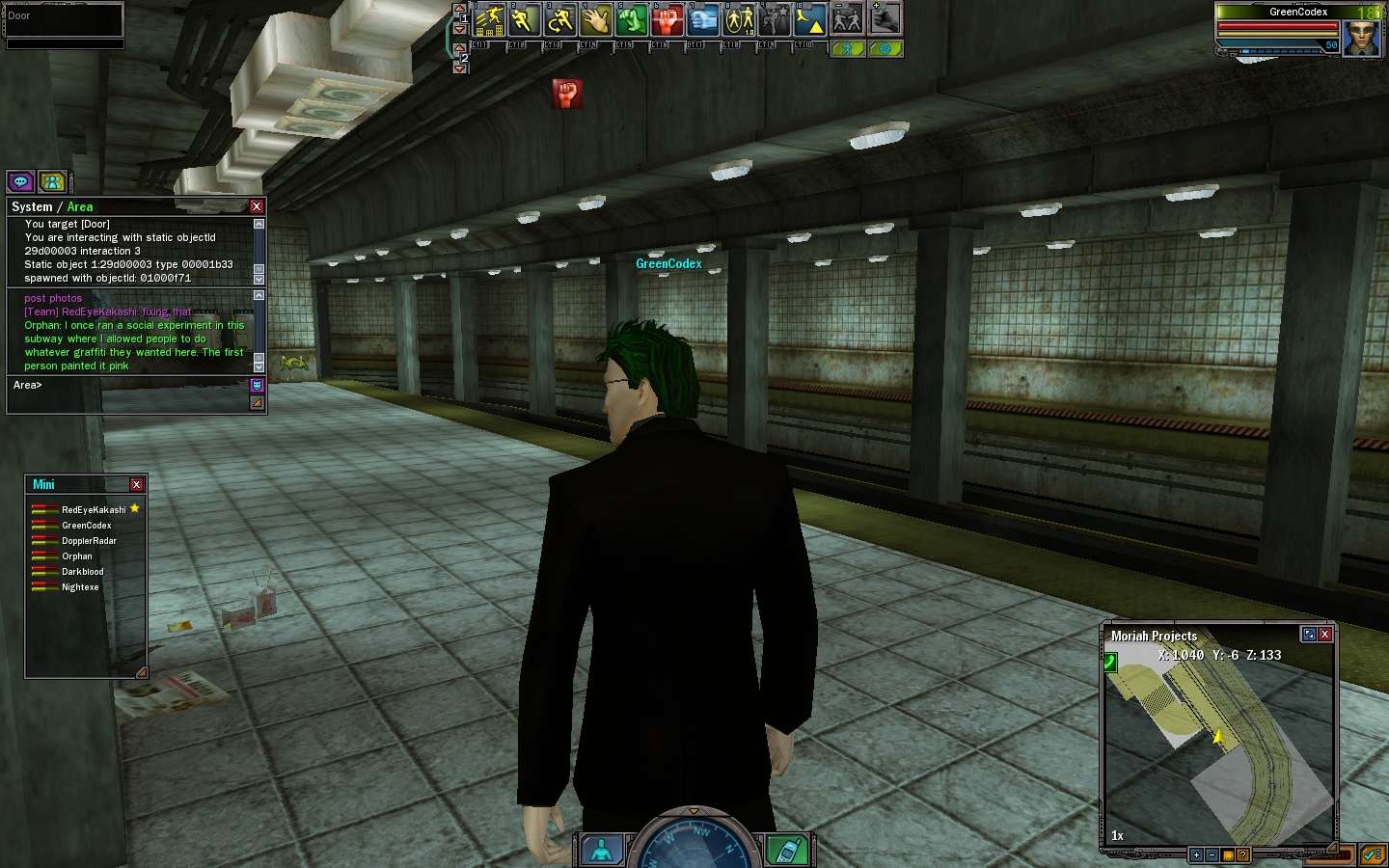The height and width of the screenshot is (868, 1389).
Task: Zoom out the minimap with the minus button
Action: (1212, 855)
